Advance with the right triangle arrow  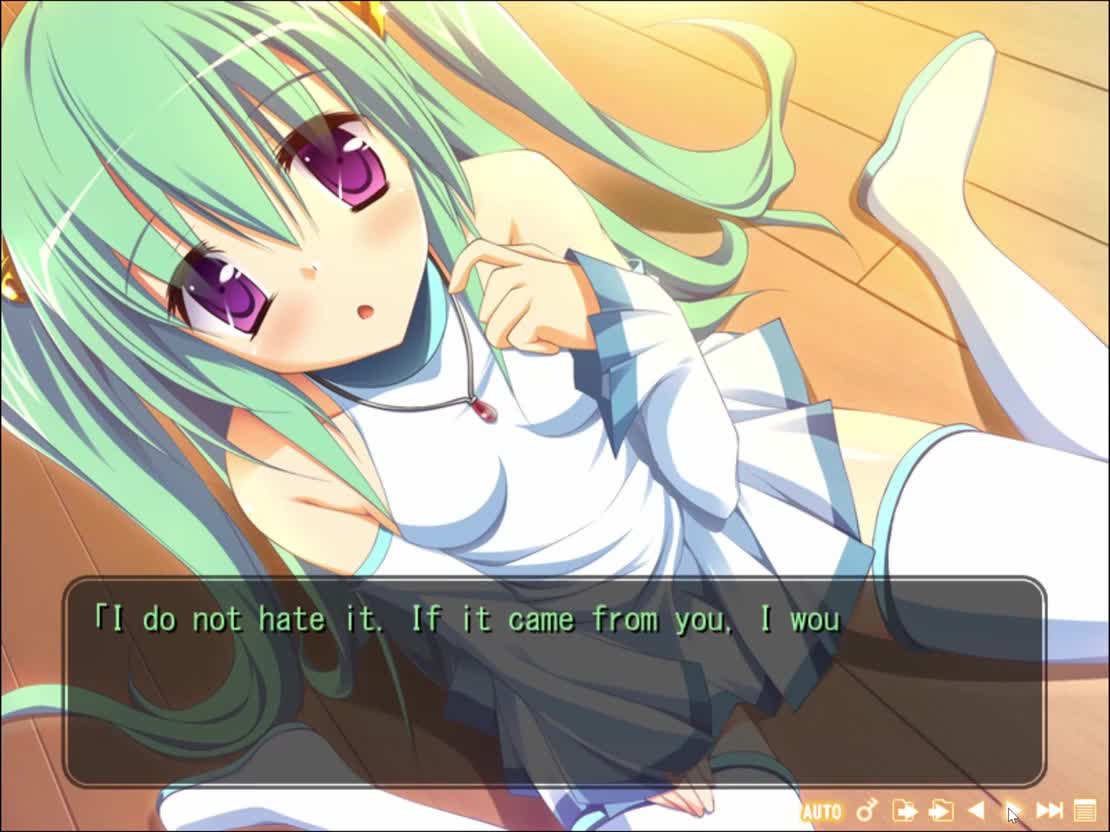click(x=1012, y=810)
